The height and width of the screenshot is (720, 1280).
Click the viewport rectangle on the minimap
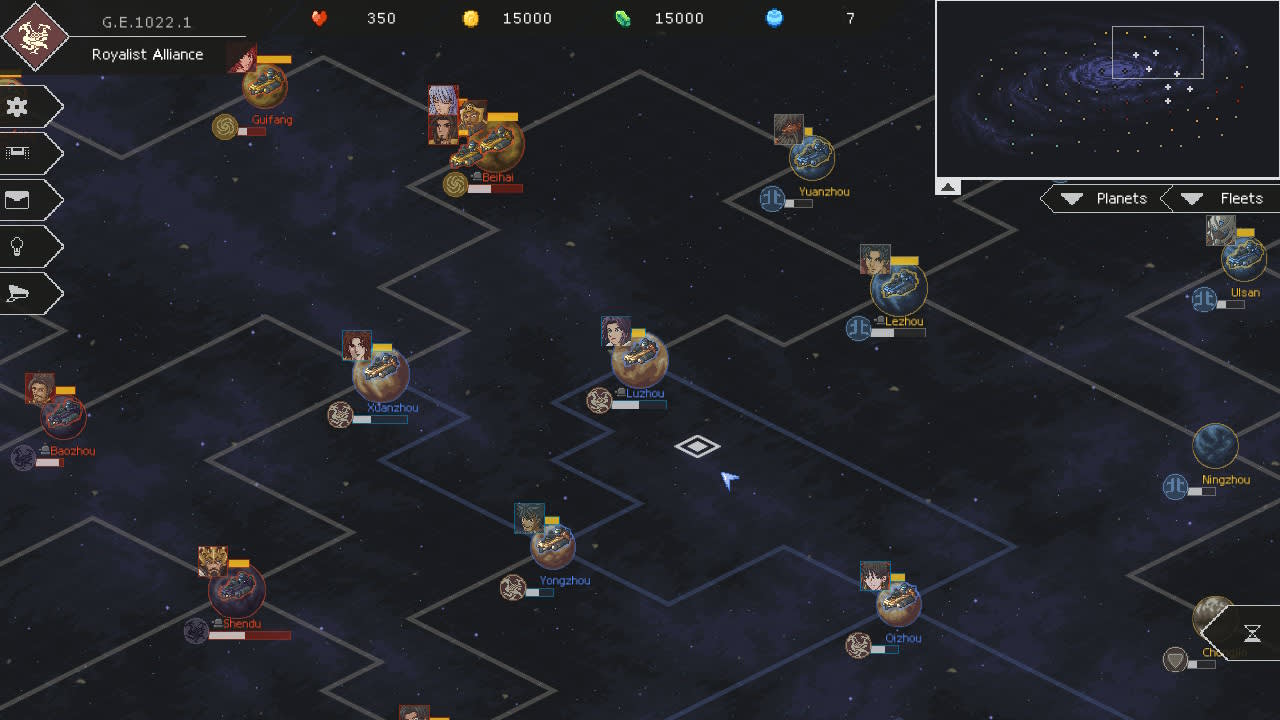click(x=1157, y=52)
